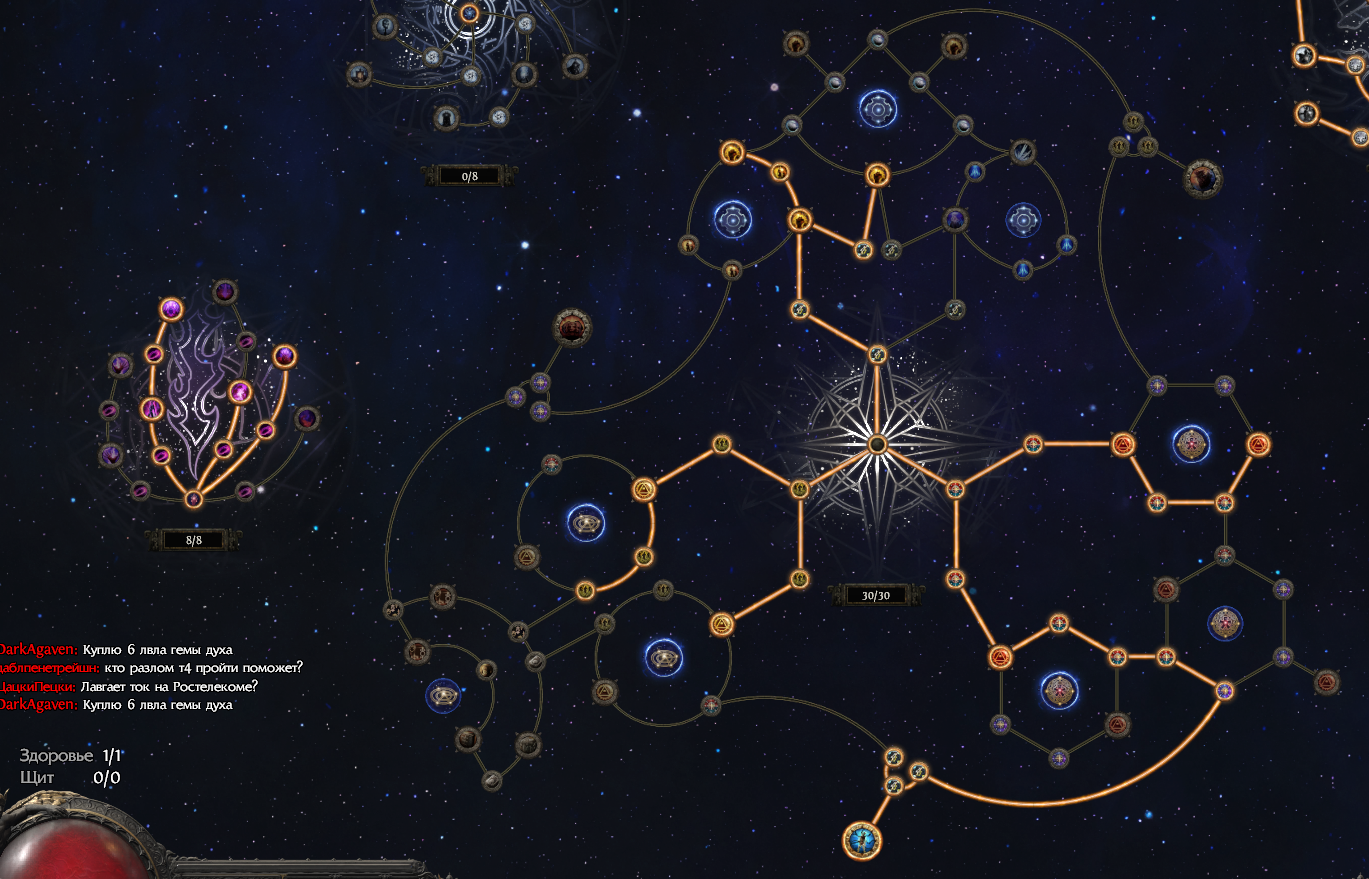The image size is (1369, 879).
Task: Click the large blue-glowing keystone node
Action: pyautogui.click(x=861, y=839)
